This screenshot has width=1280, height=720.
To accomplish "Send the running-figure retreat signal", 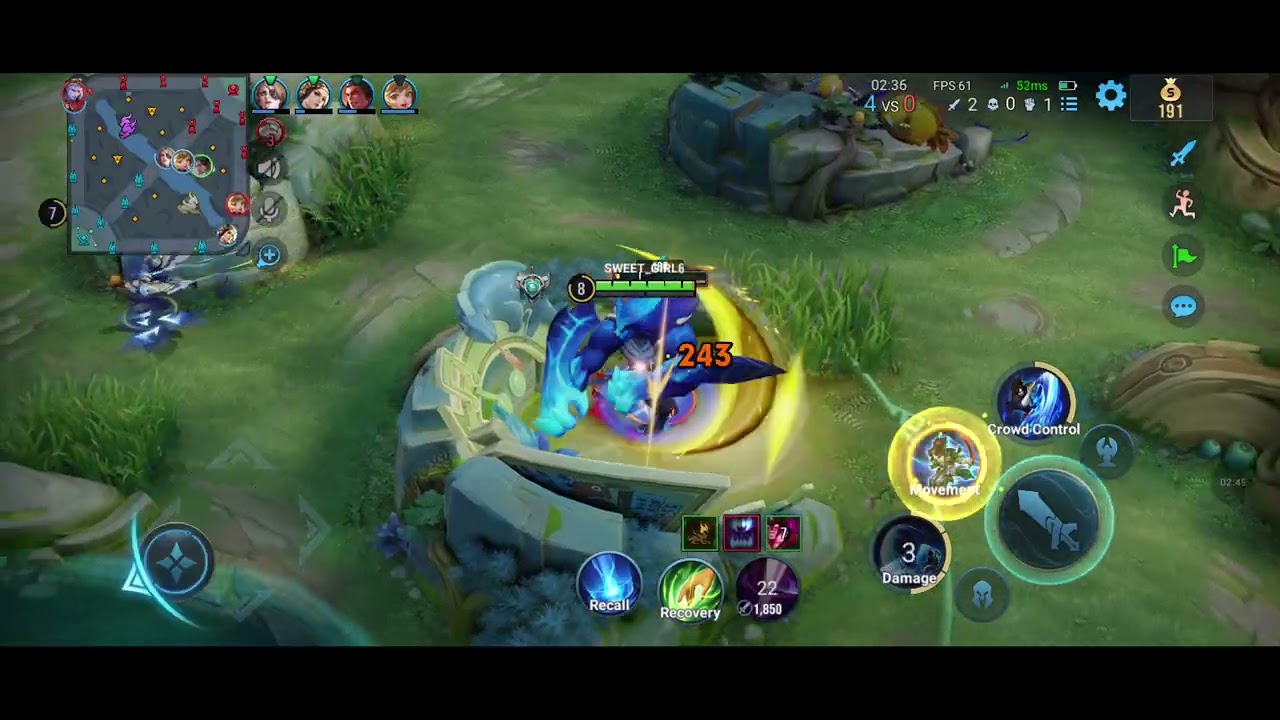I will click(1183, 204).
